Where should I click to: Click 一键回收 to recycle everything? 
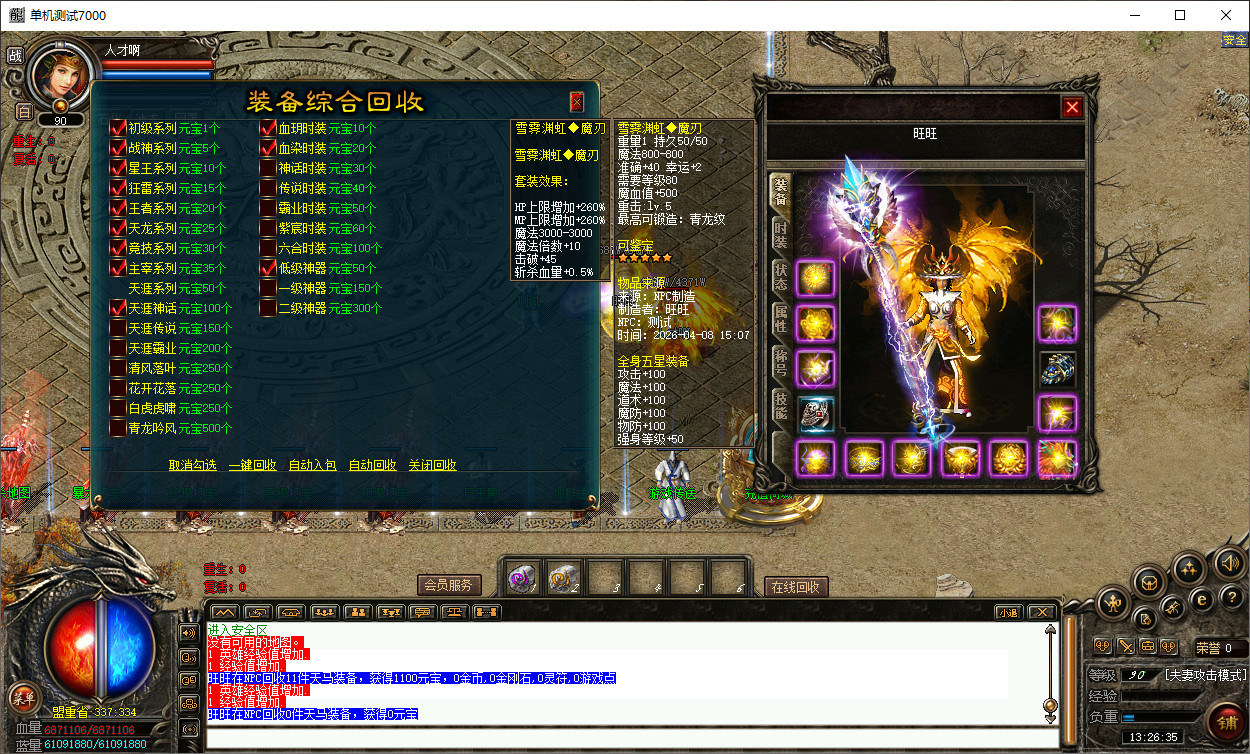[x=252, y=465]
